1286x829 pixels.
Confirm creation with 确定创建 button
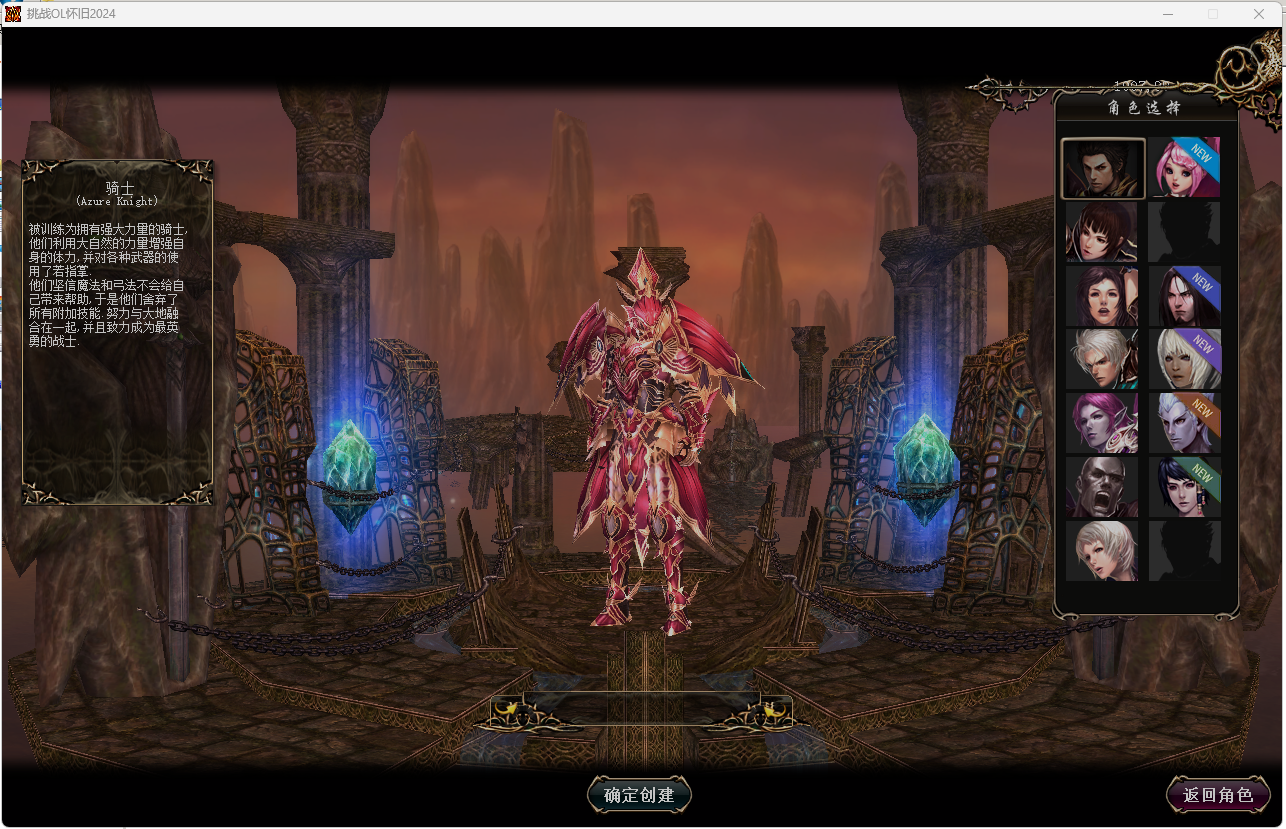(639, 795)
